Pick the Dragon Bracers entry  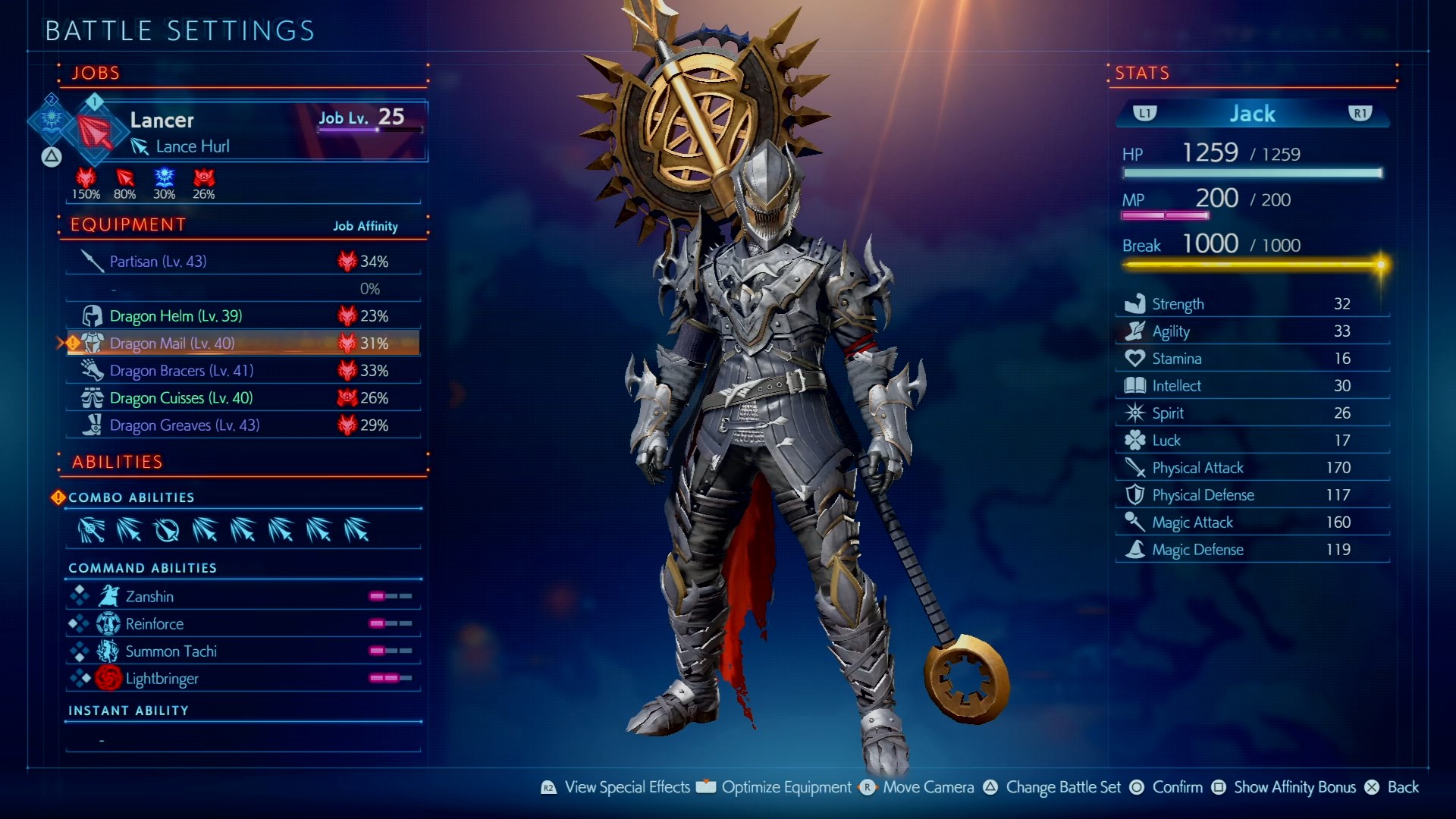(x=243, y=371)
